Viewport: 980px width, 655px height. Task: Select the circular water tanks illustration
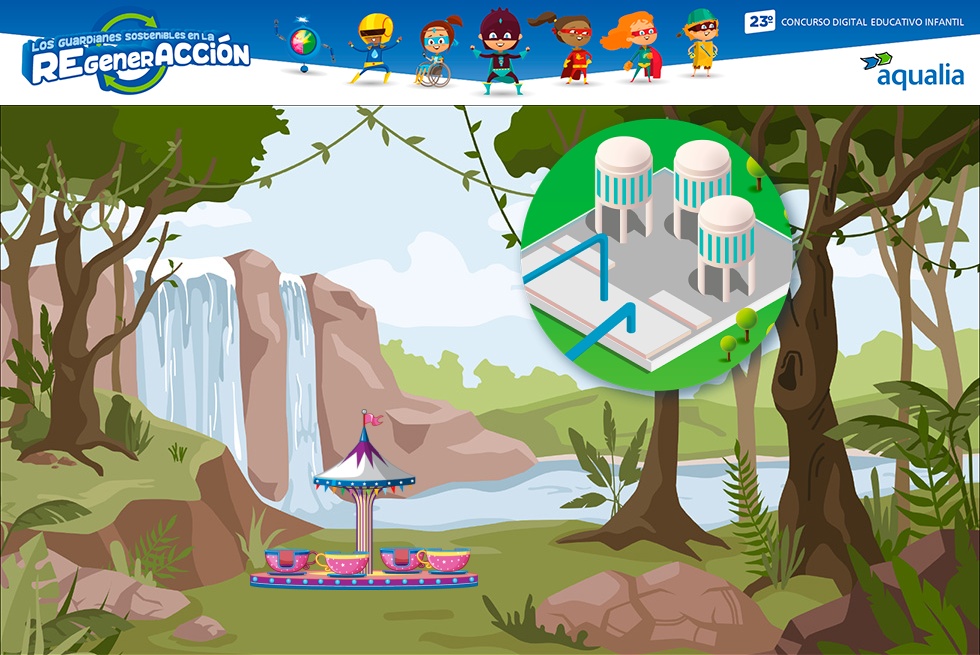658,245
